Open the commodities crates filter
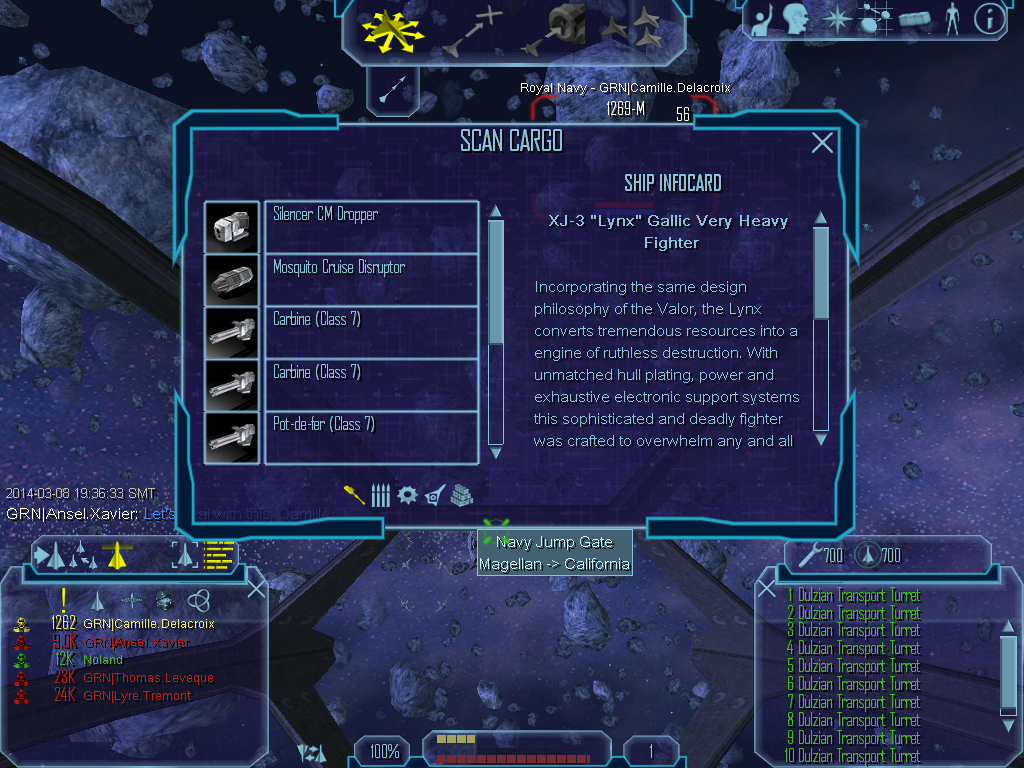 (x=460, y=495)
